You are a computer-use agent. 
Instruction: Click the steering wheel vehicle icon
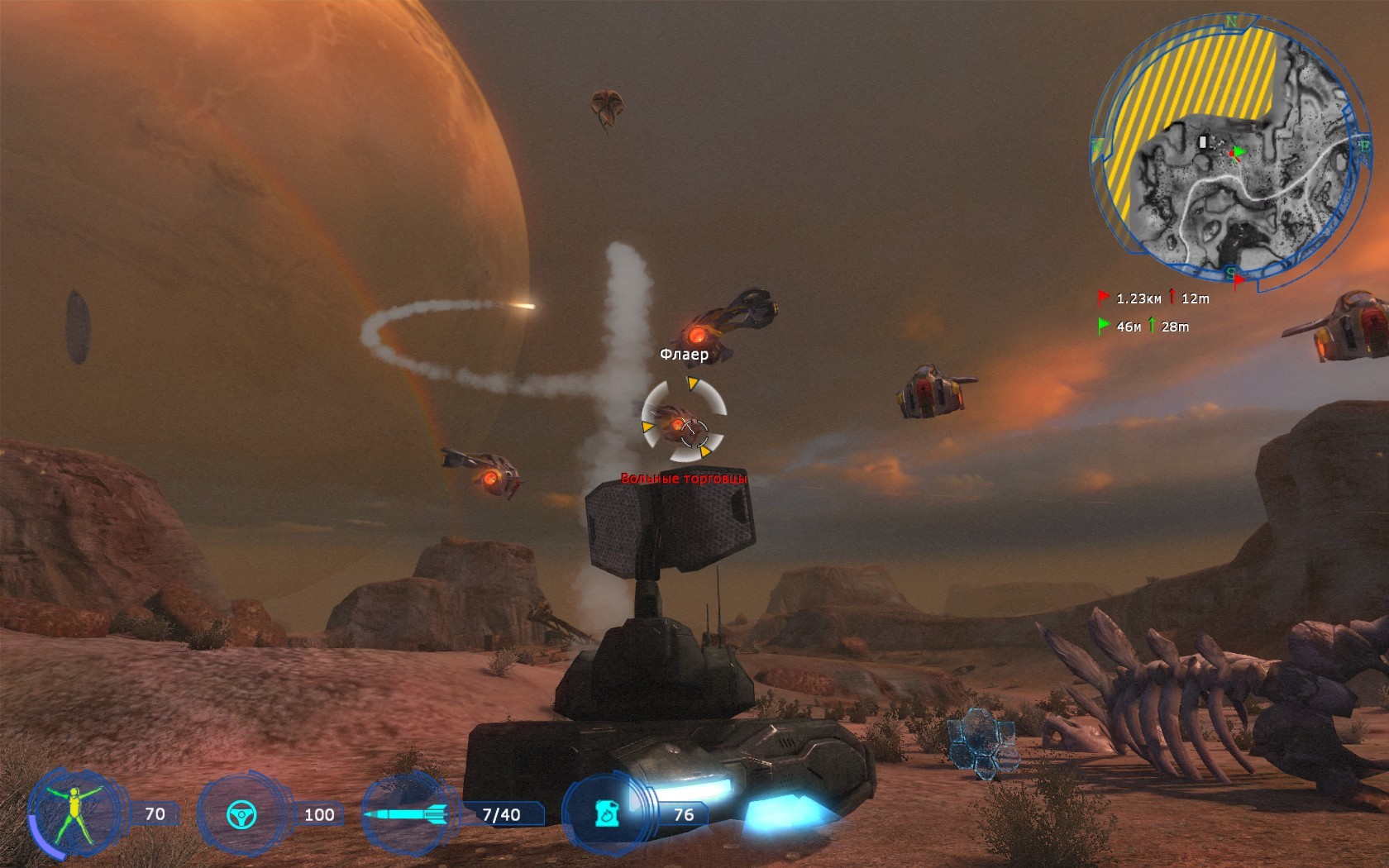click(241, 815)
